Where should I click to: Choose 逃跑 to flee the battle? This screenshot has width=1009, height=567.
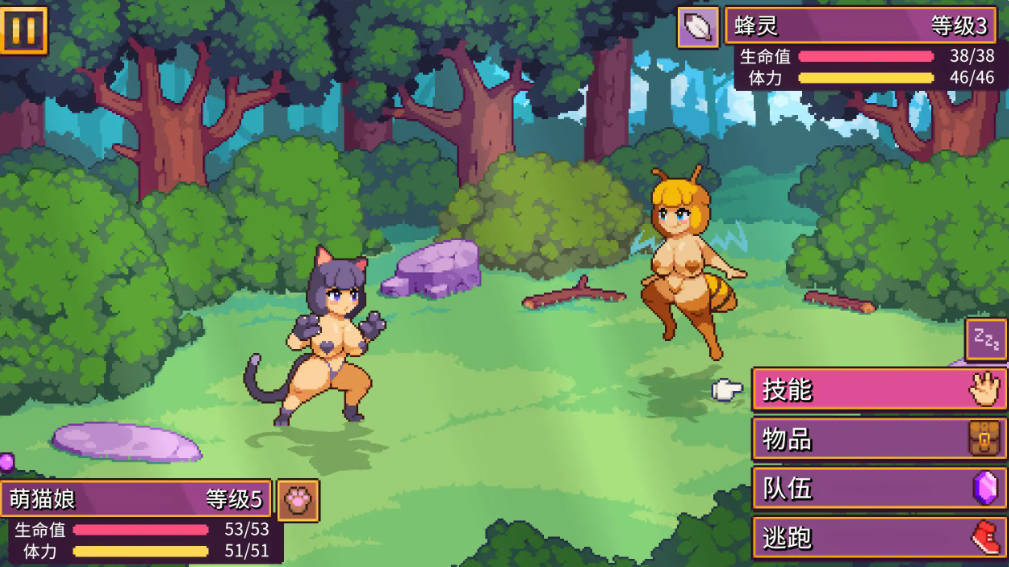(x=878, y=538)
